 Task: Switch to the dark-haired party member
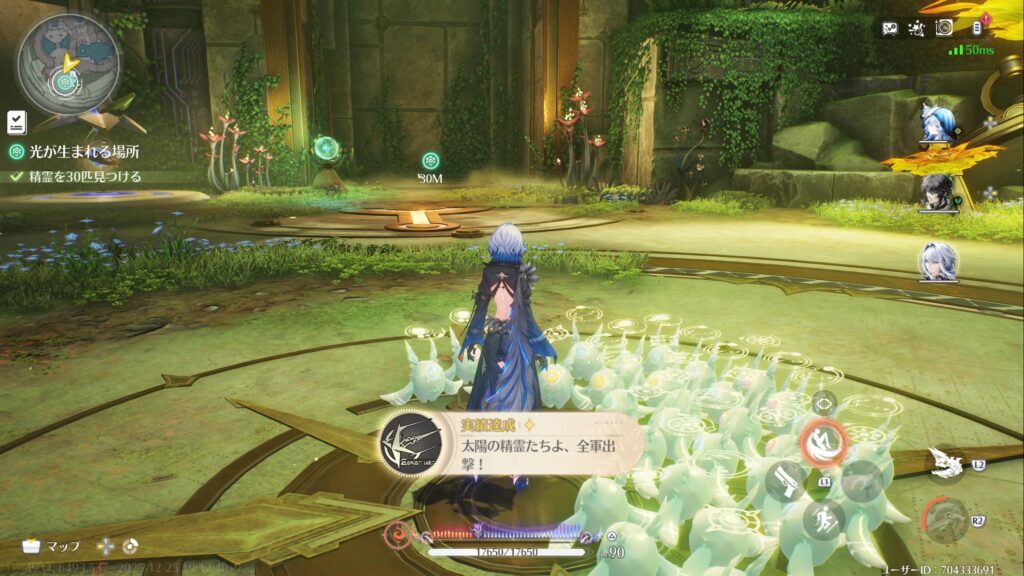(x=939, y=190)
